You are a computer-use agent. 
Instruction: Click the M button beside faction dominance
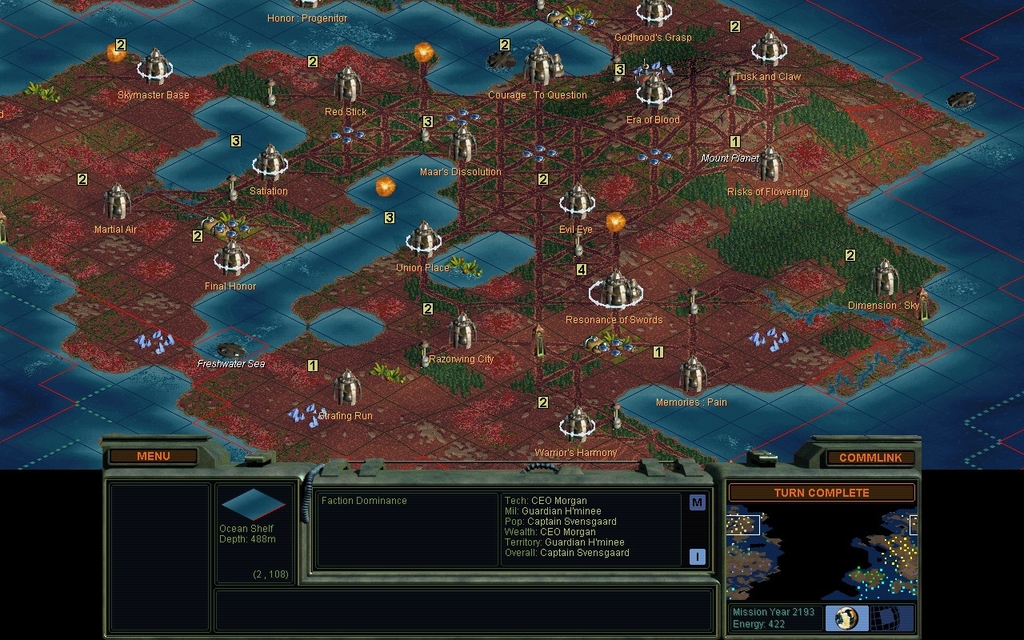(x=697, y=502)
